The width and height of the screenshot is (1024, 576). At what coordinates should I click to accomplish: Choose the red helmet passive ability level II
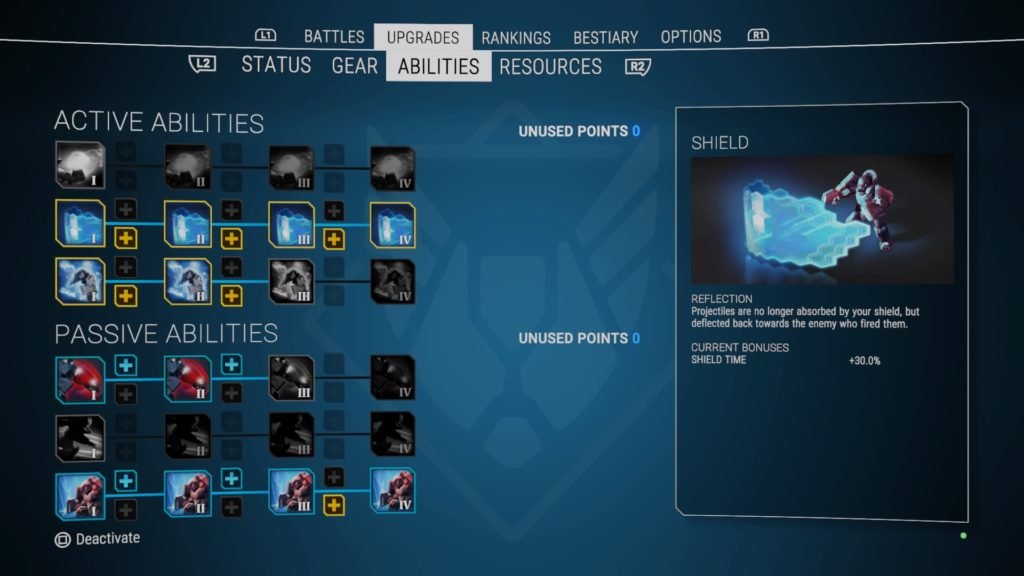(187, 379)
